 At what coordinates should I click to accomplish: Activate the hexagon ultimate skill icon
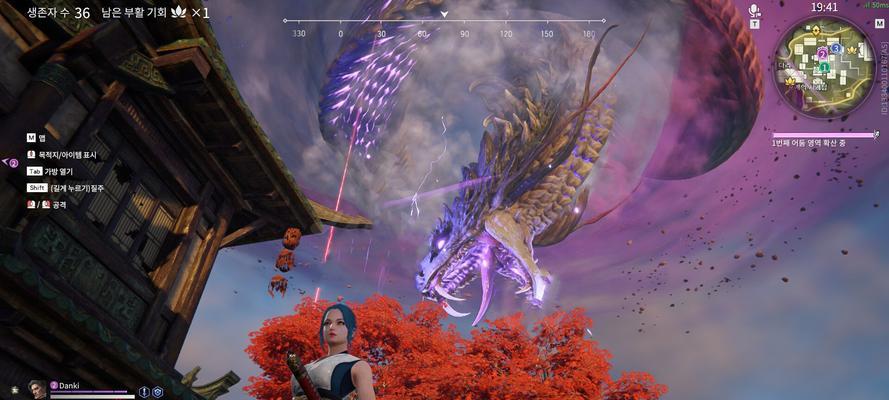pyautogui.click(x=157, y=392)
